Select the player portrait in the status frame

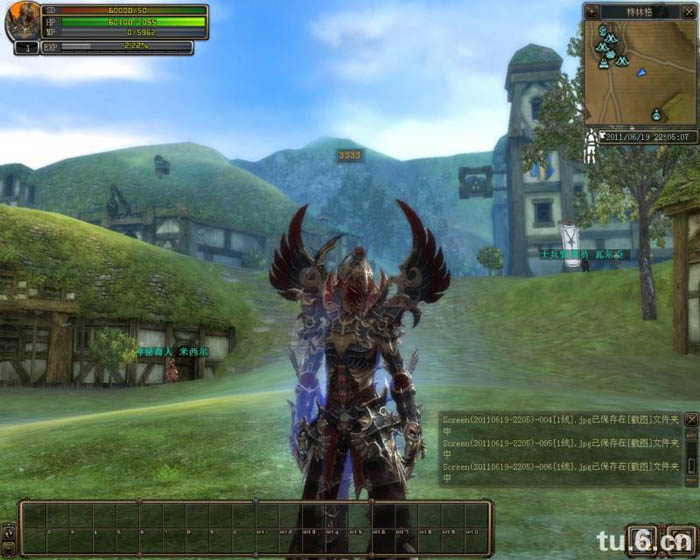pos(22,21)
